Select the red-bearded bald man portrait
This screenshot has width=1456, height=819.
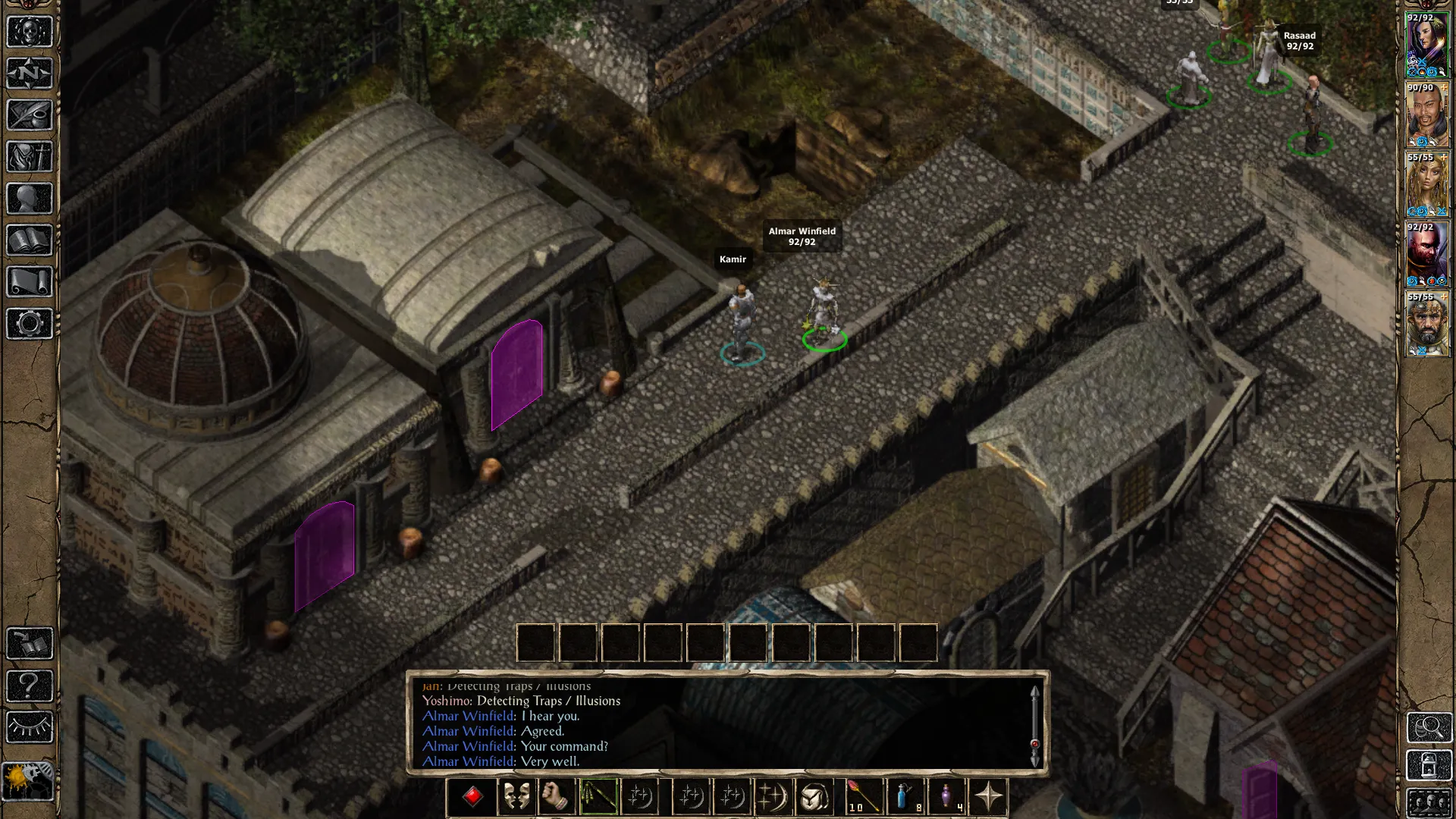point(1426,256)
